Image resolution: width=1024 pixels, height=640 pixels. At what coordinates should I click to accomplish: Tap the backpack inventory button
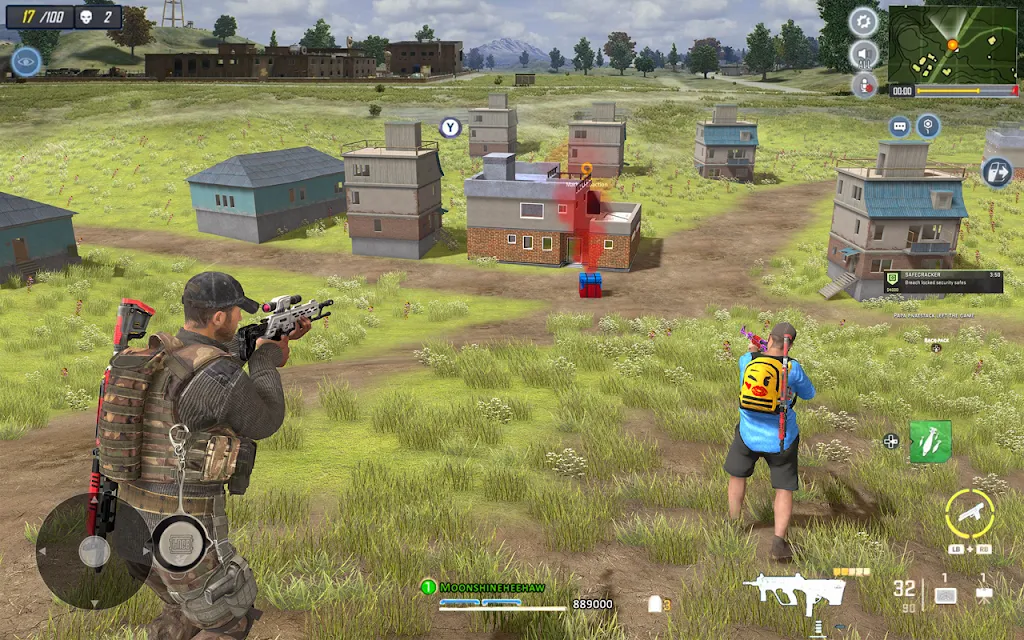click(x=936, y=346)
